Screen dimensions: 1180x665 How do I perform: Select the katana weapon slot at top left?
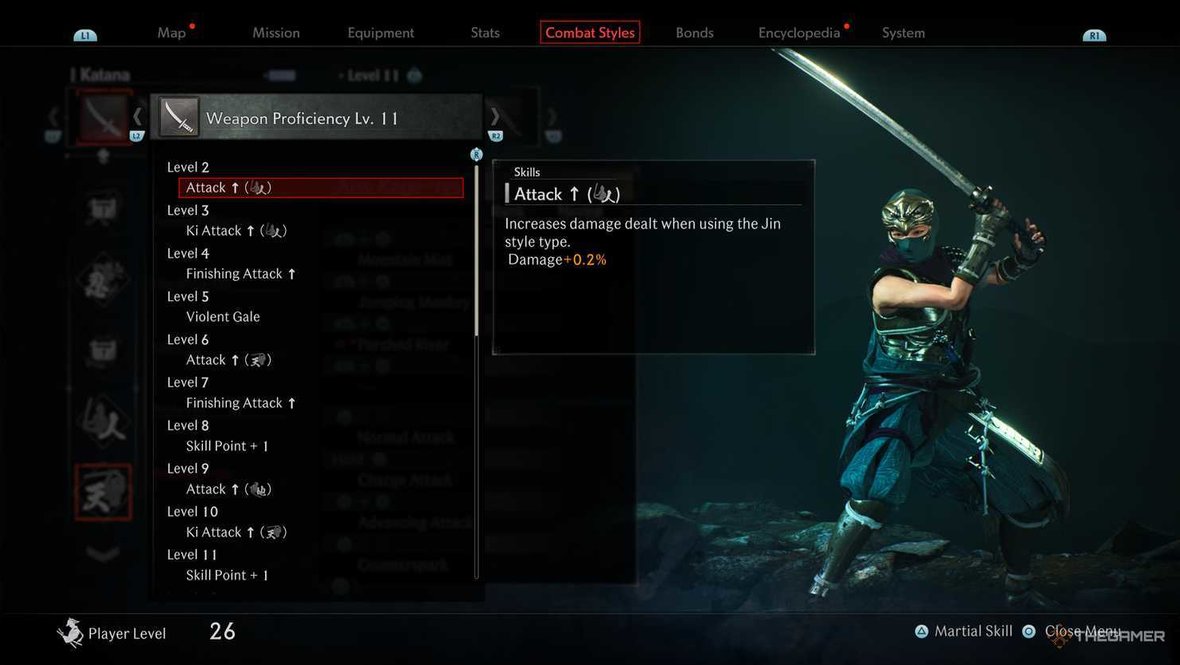(x=103, y=117)
